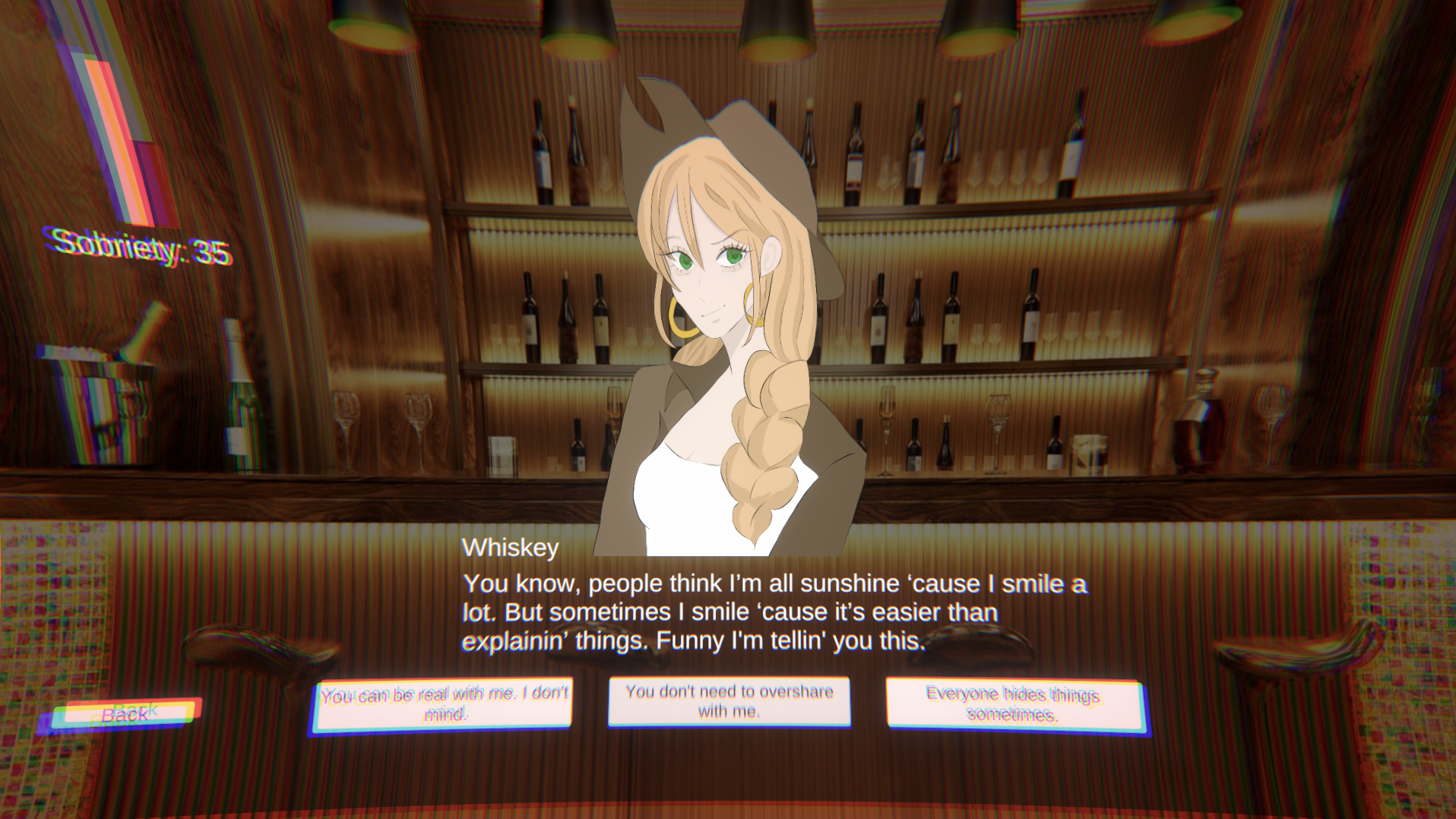Select "You don't need to overshare with me."
This screenshot has height=819, width=1456.
tap(729, 702)
